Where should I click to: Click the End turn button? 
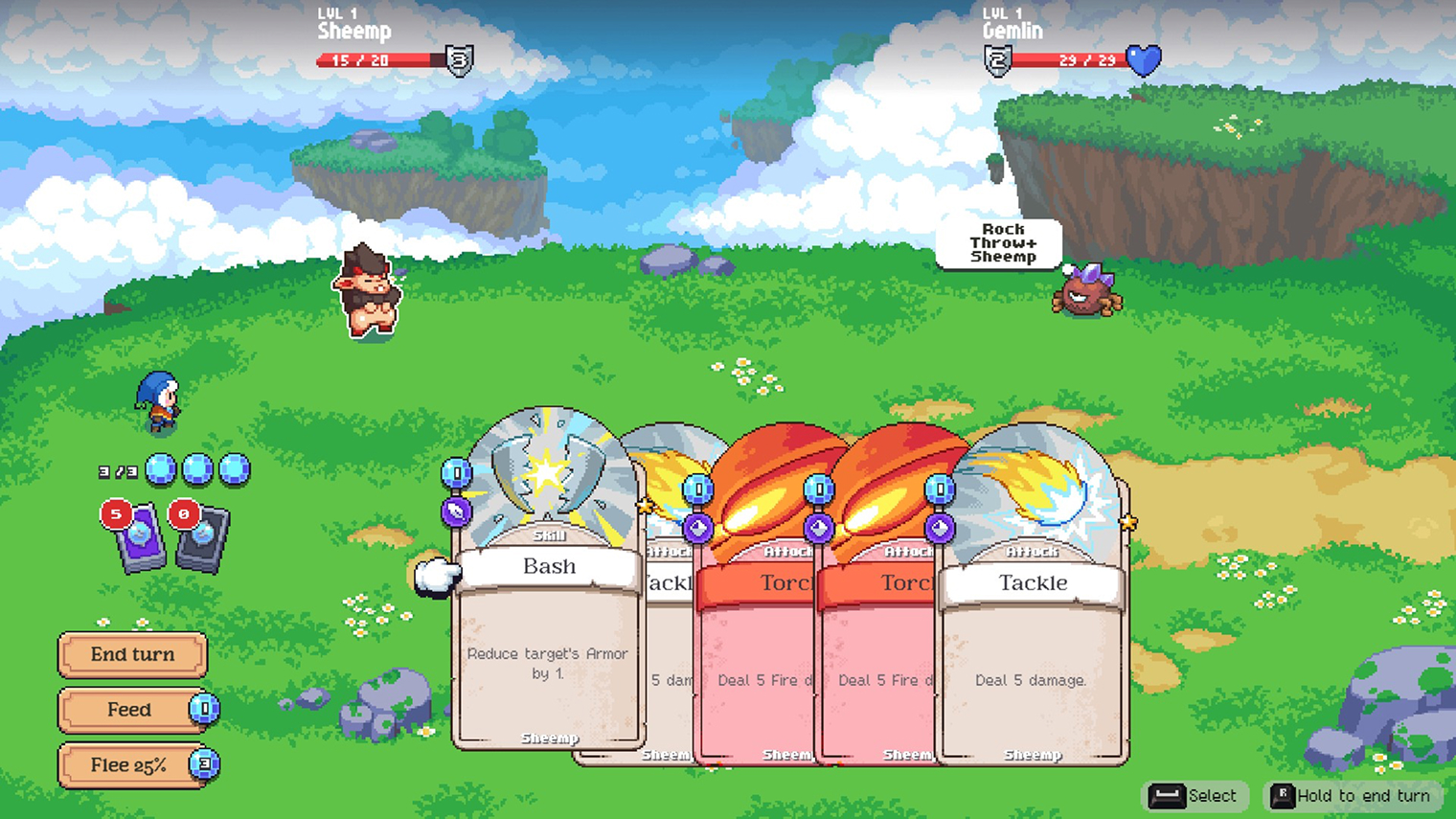(x=132, y=655)
